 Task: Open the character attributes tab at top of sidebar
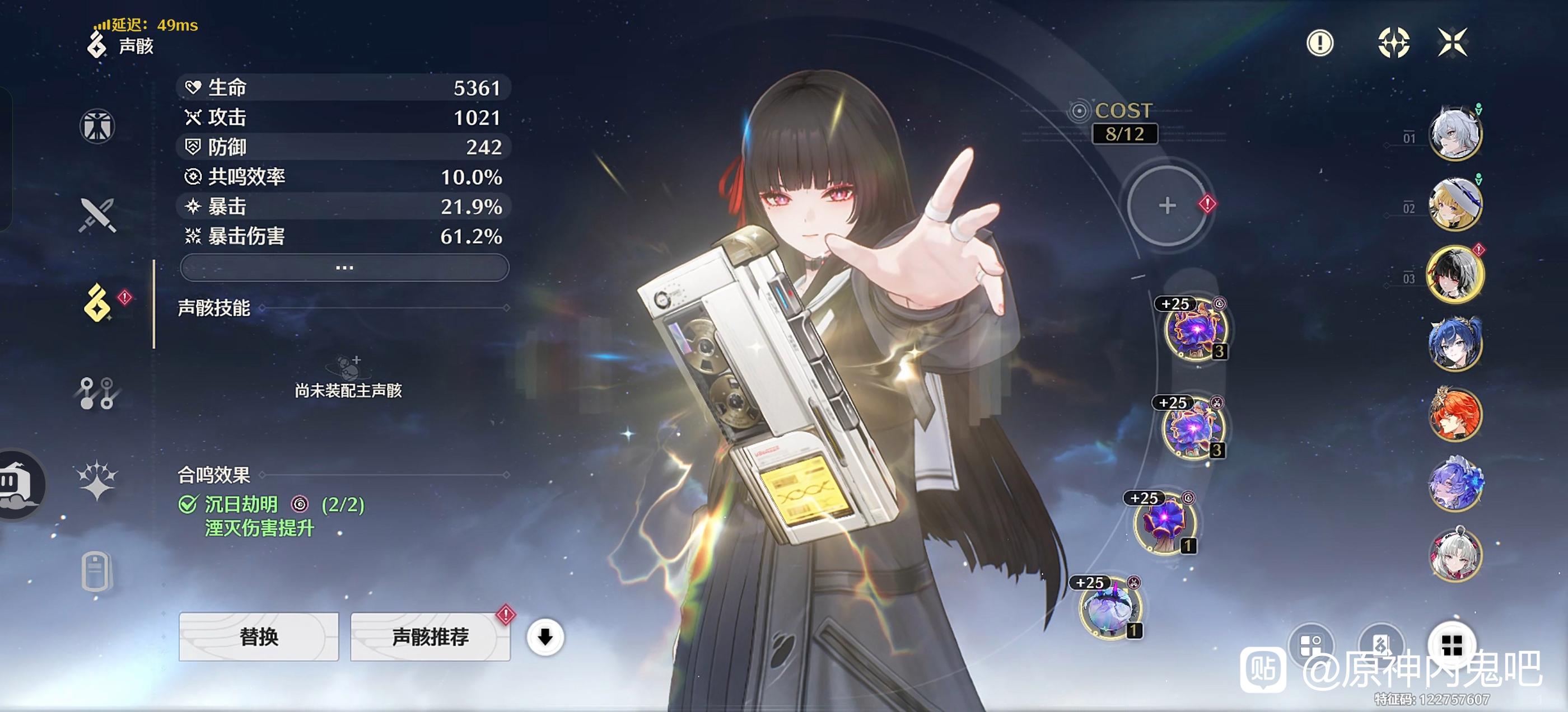tap(97, 127)
